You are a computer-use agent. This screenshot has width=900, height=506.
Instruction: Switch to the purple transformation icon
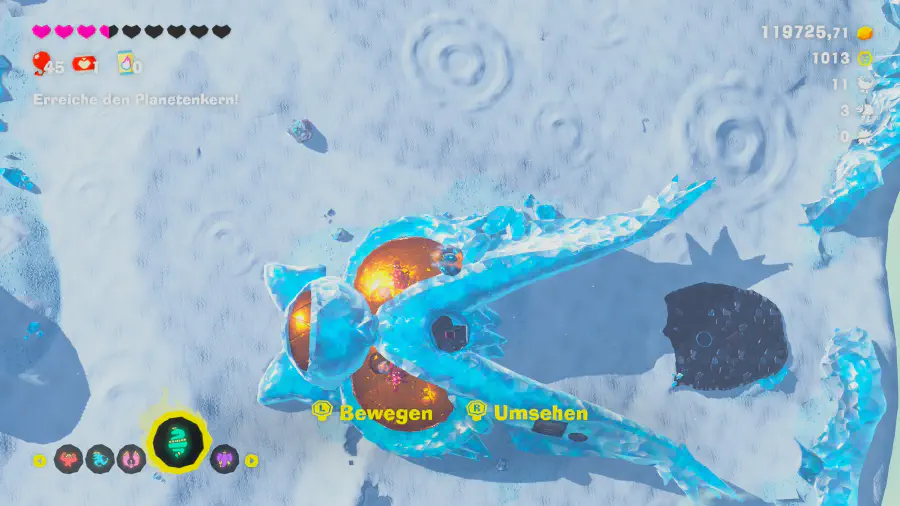click(225, 459)
